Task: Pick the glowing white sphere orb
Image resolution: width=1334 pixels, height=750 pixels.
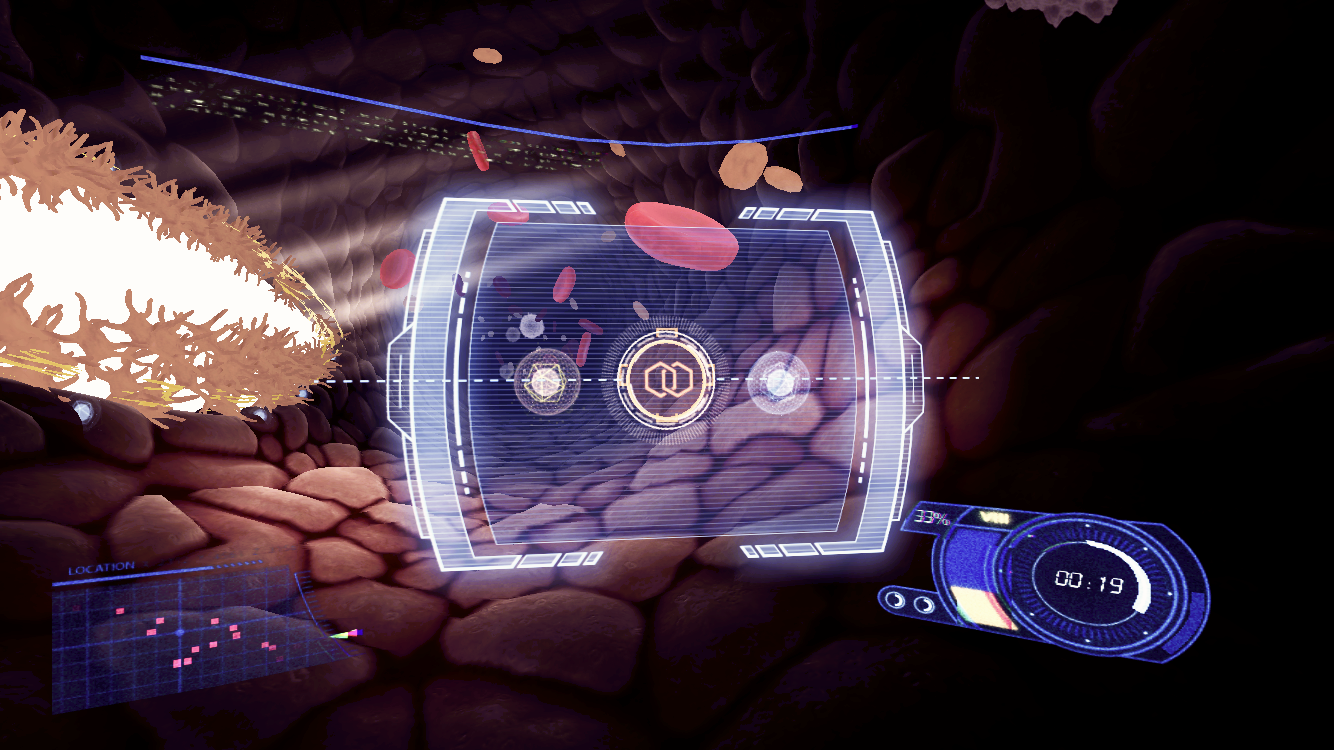Action: [x=778, y=380]
